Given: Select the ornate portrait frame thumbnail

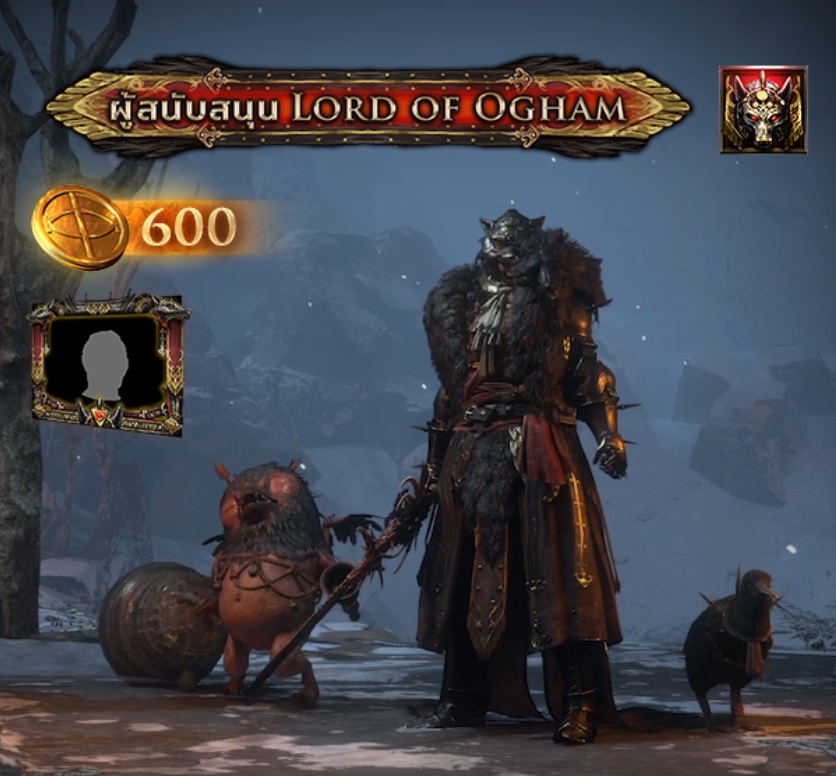Looking at the screenshot, I should tap(108, 365).
